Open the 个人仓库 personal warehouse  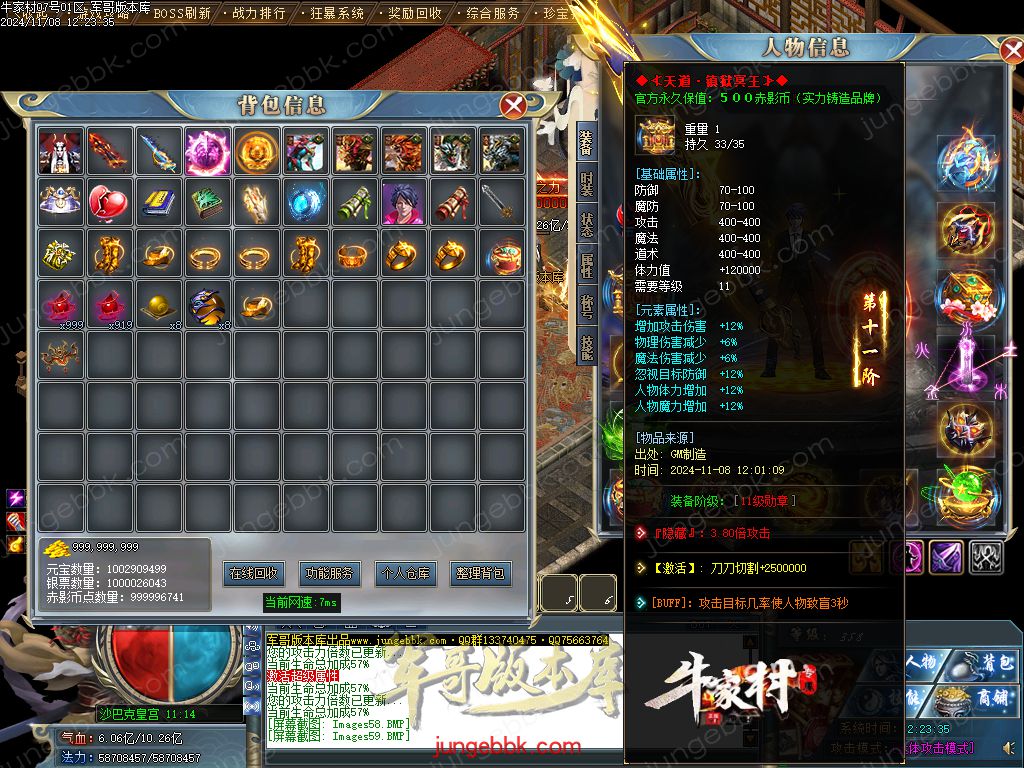[404, 573]
